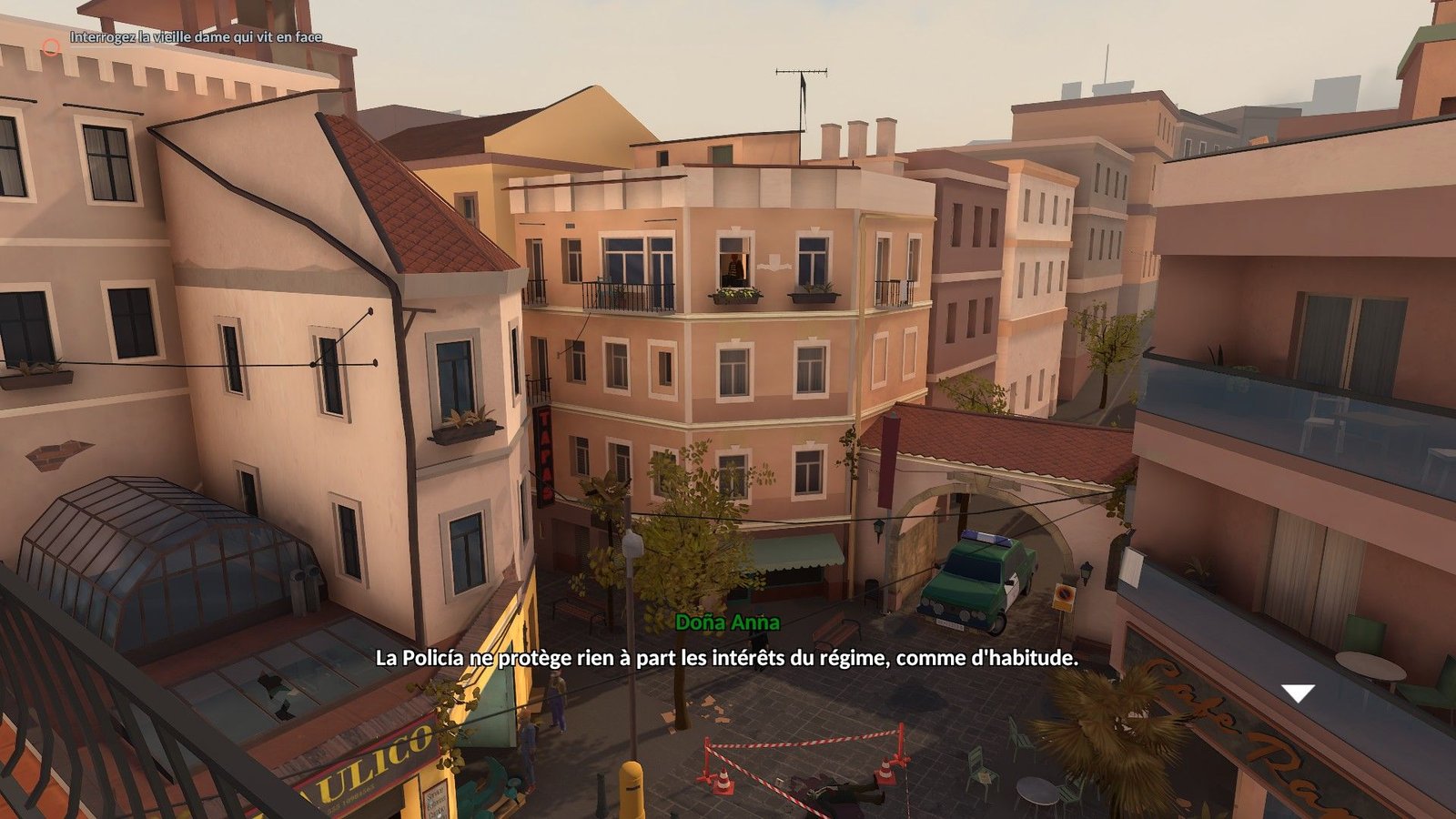Select the objective tracker about the old lady
Viewport: 1456px width, 819px height.
196,37
